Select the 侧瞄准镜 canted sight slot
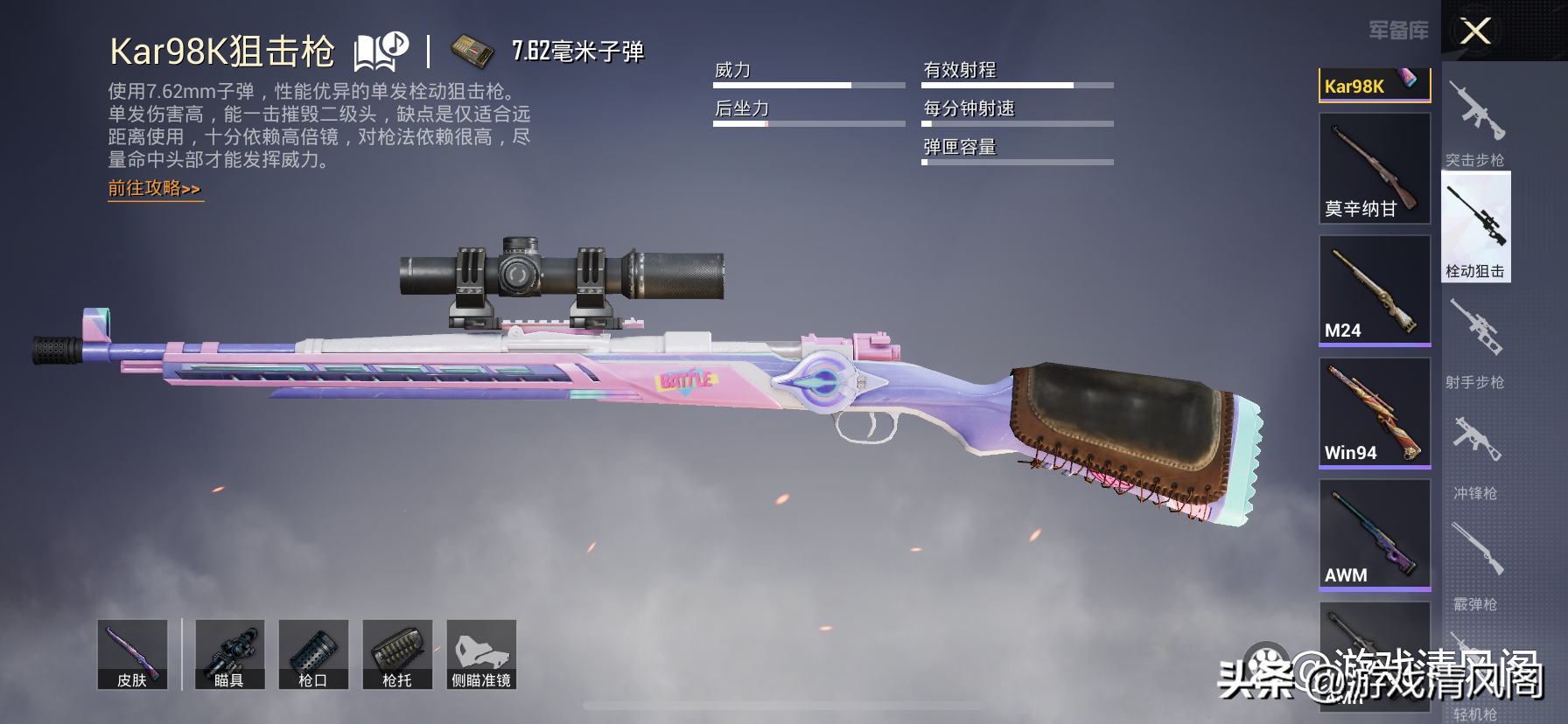The image size is (1568, 724). click(481, 655)
